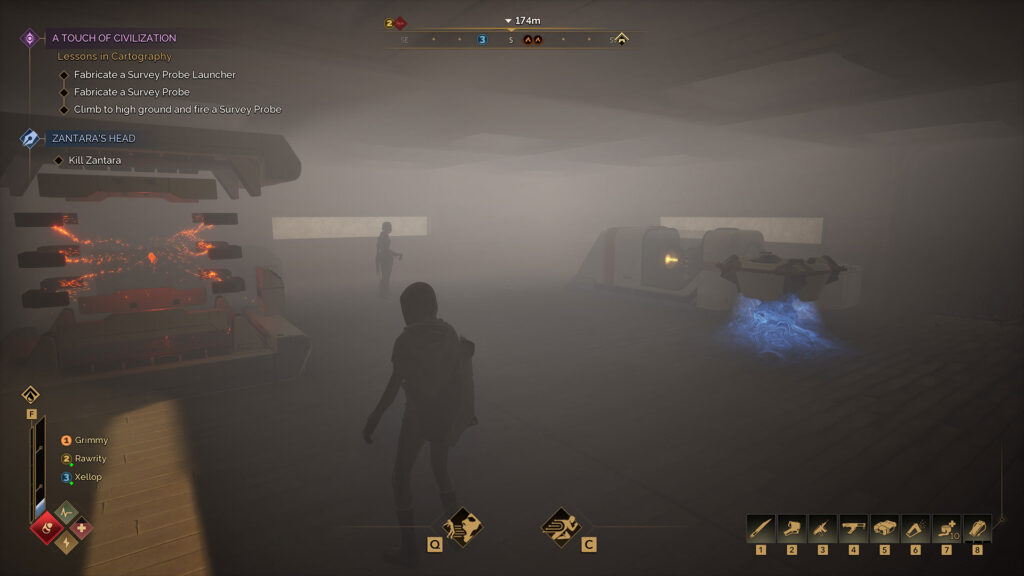Screen dimensions: 1024x576
Task: Click the base marker on the compass
Action: pos(621,40)
